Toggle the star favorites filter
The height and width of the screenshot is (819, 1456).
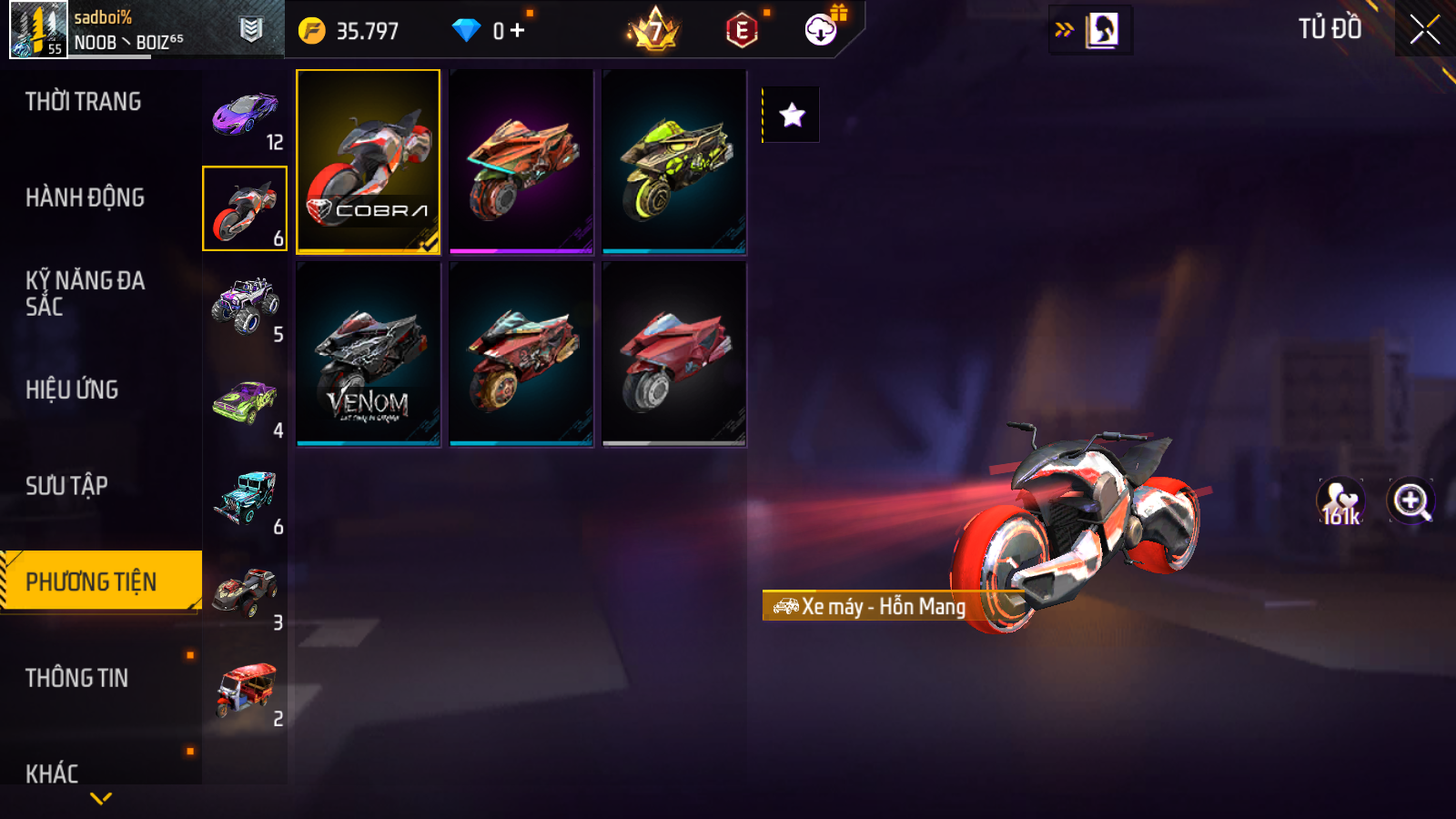click(x=792, y=115)
